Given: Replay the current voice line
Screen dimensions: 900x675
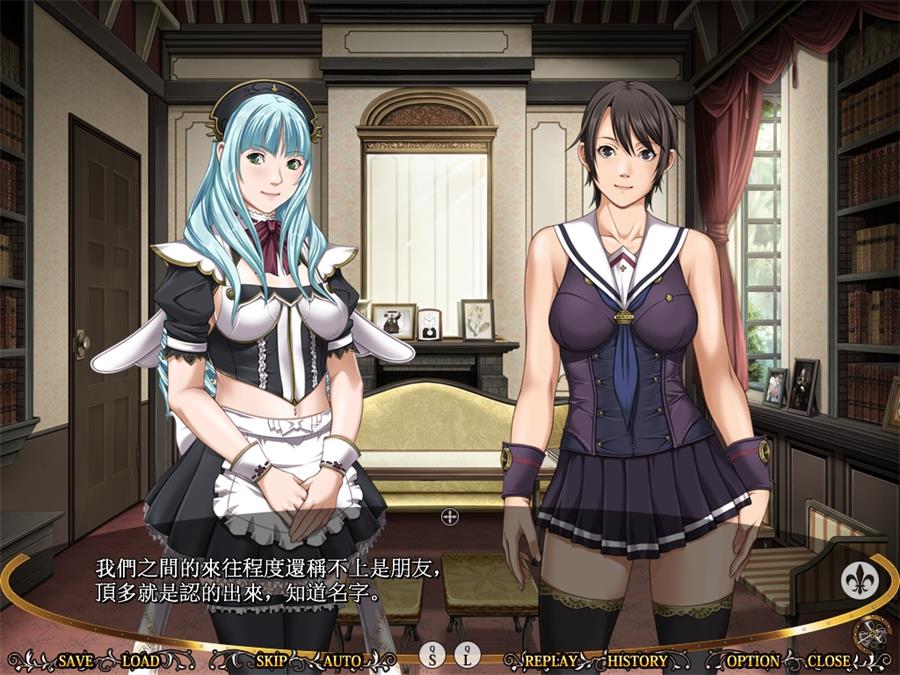Looking at the screenshot, I should pos(551,660).
